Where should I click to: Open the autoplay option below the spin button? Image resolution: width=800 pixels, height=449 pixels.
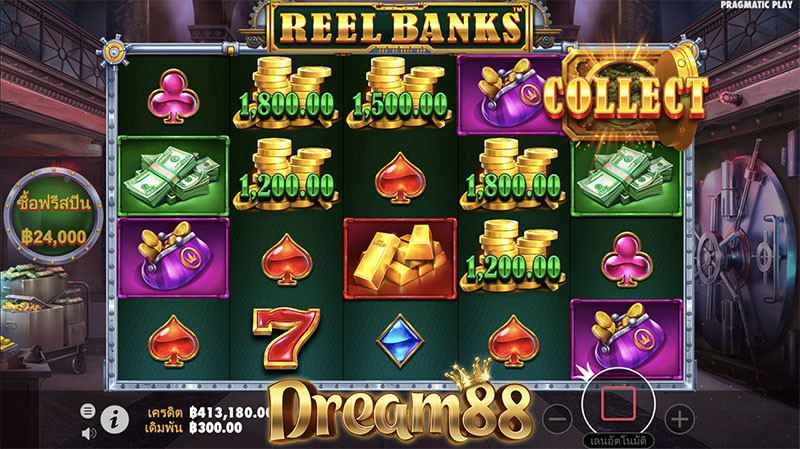(x=619, y=441)
